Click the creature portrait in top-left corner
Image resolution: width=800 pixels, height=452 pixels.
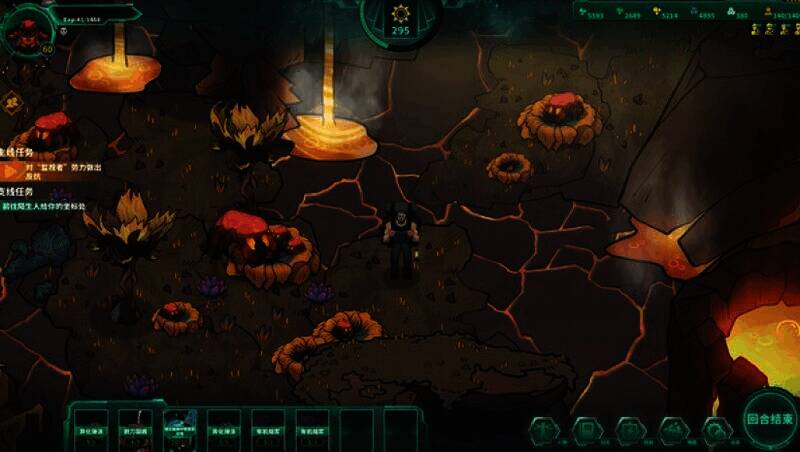point(27,29)
